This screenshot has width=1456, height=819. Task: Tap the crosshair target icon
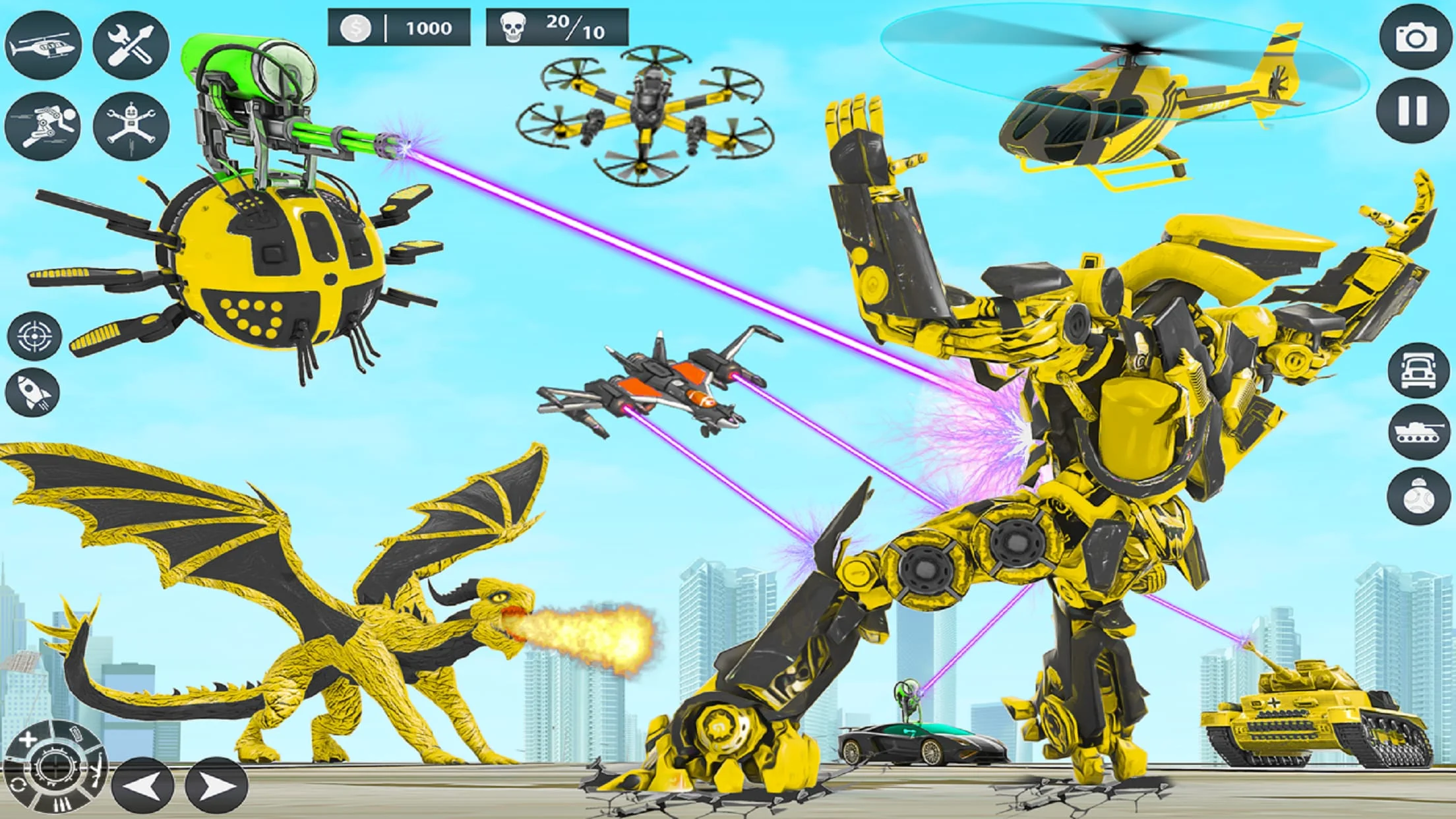[x=36, y=335]
